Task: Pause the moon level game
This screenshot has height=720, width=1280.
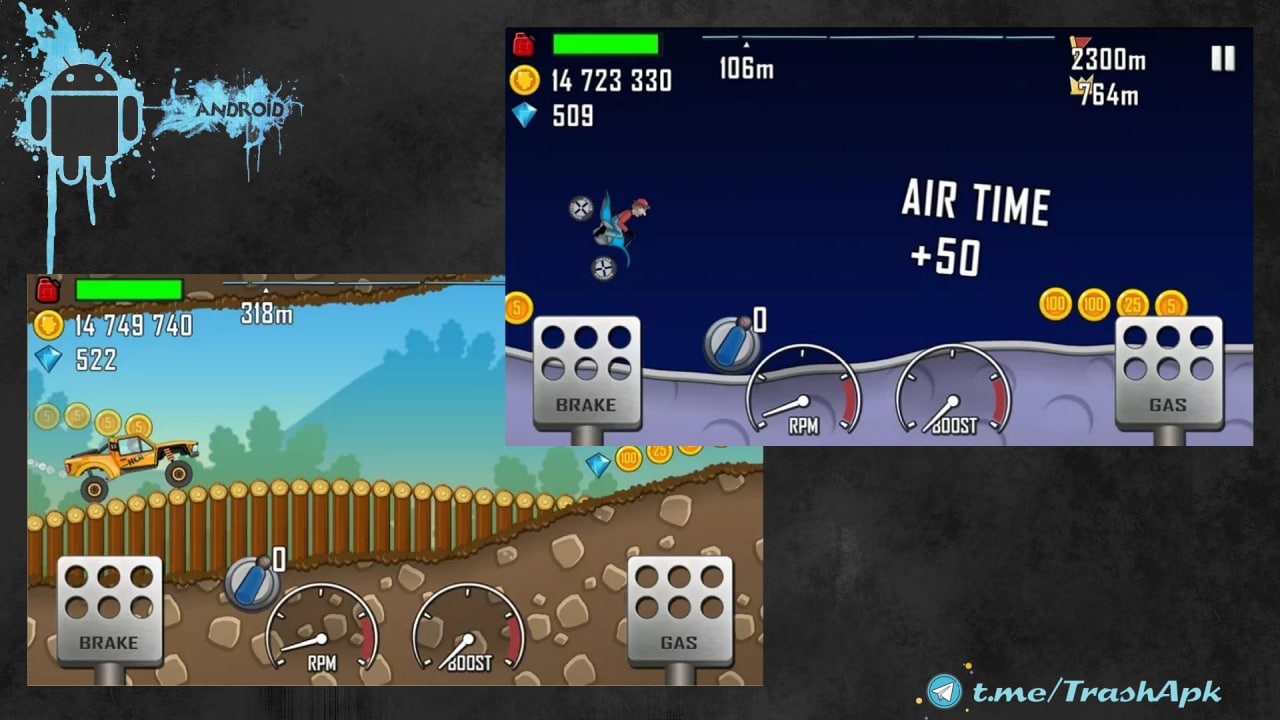Action: 1222,59
